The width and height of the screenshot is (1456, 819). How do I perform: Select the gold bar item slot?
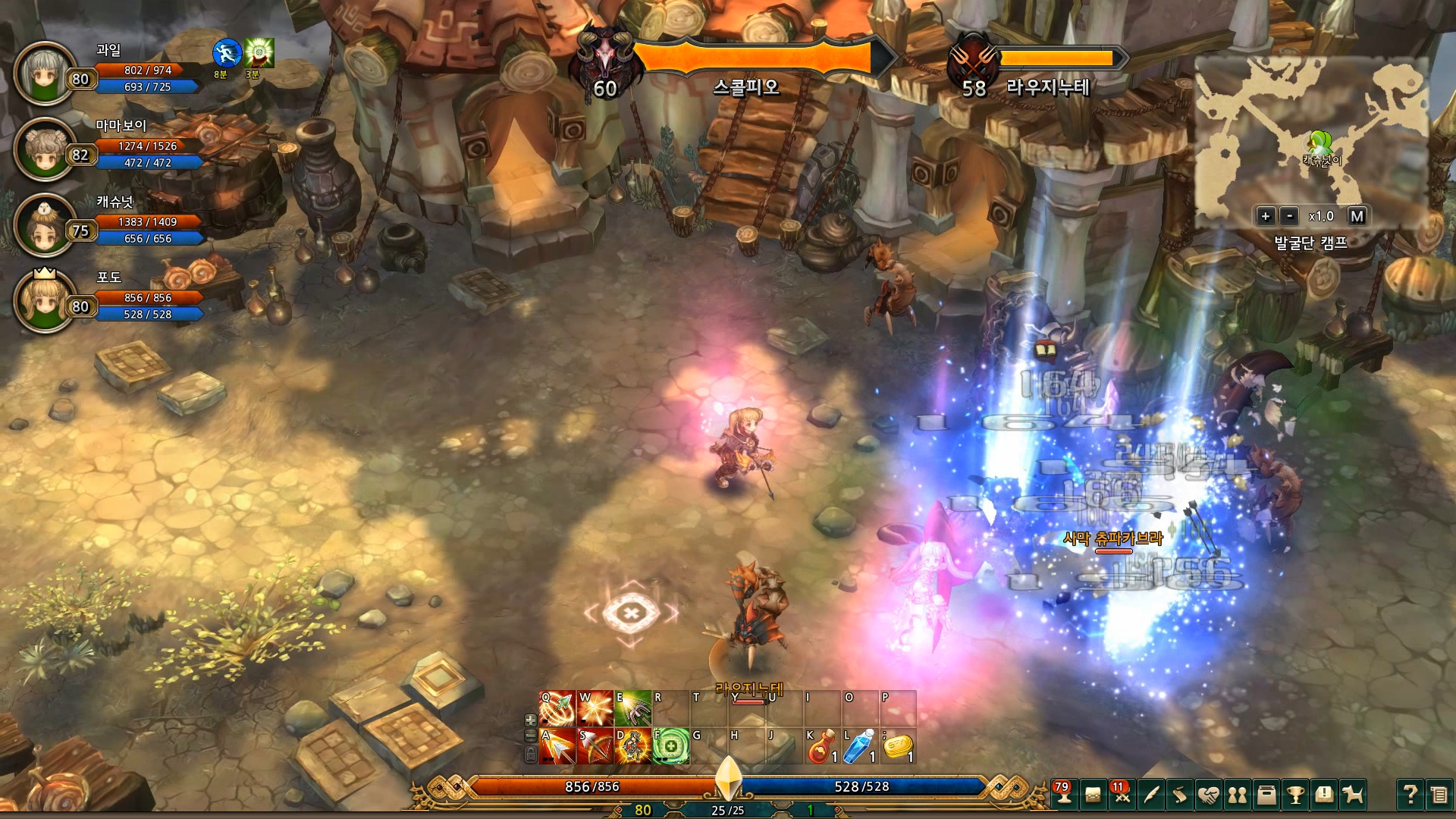point(897,746)
